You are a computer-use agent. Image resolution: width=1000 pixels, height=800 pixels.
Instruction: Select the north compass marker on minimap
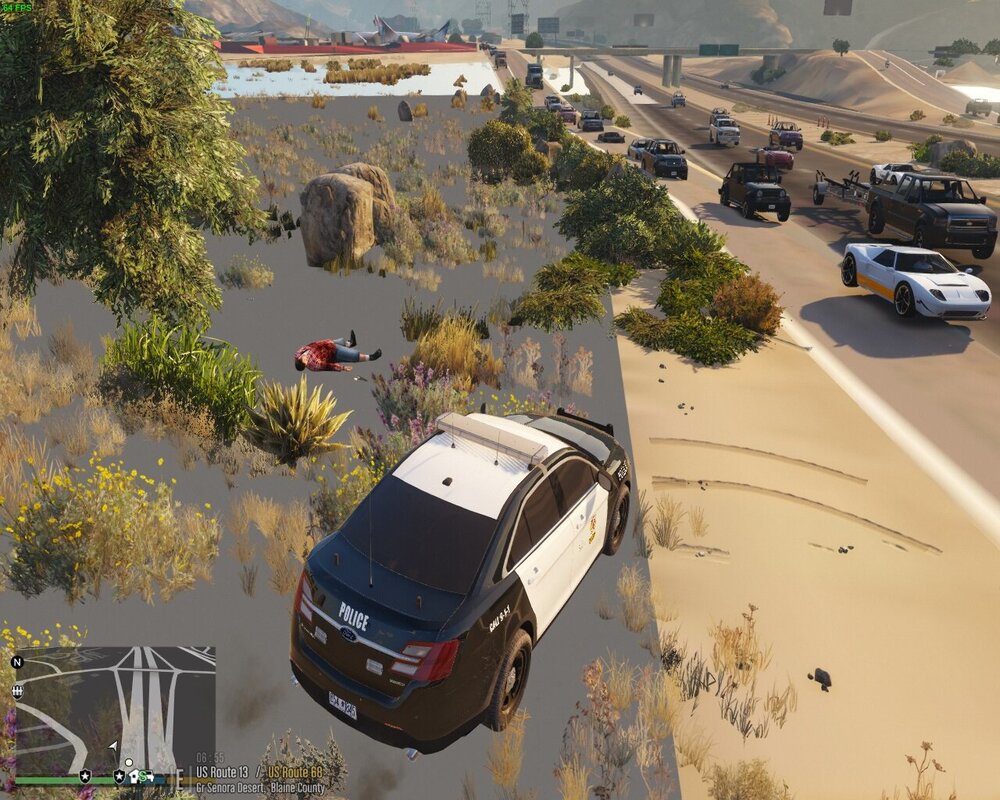18,662
